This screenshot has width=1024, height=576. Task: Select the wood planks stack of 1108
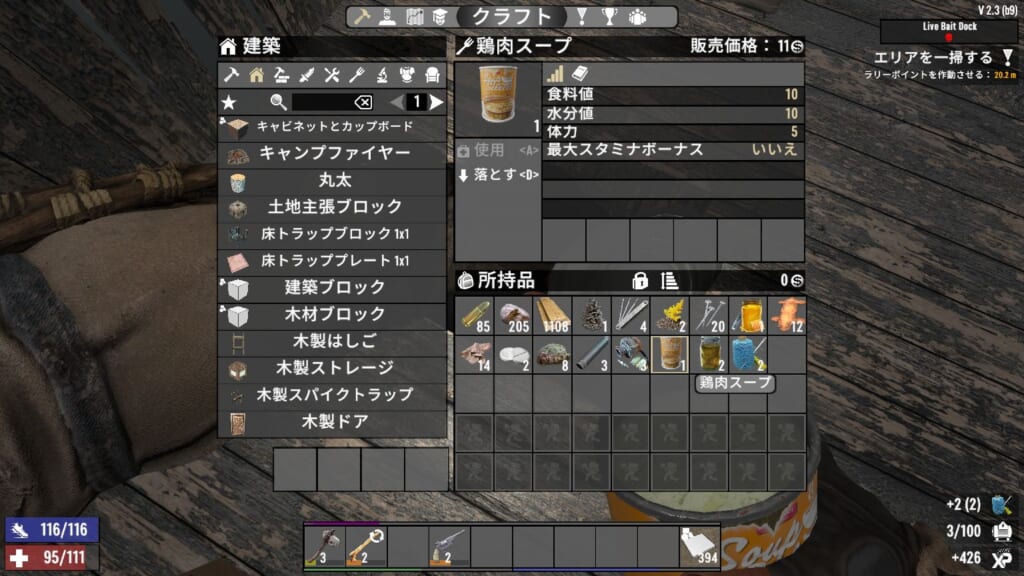552,315
